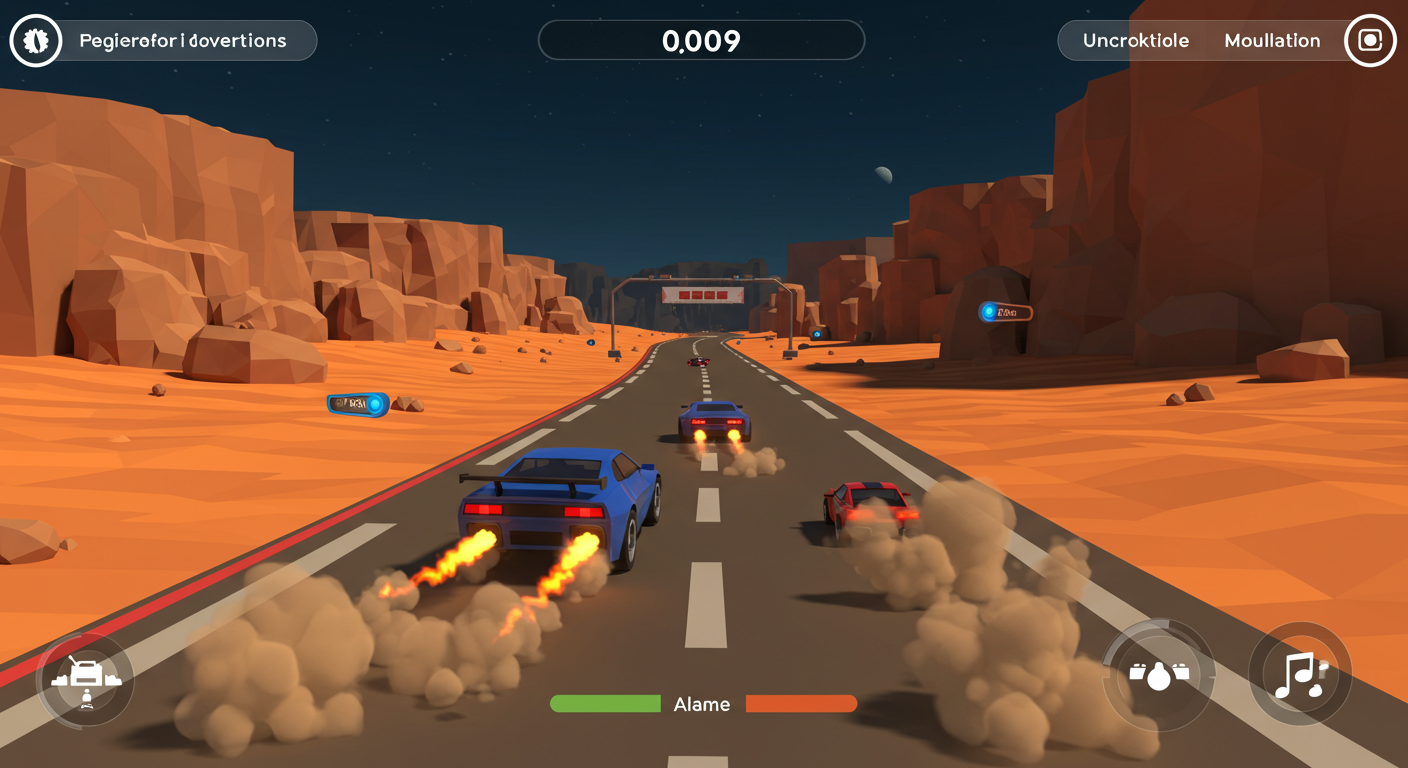
Task: Select the Moullation menu item
Action: (x=1272, y=40)
